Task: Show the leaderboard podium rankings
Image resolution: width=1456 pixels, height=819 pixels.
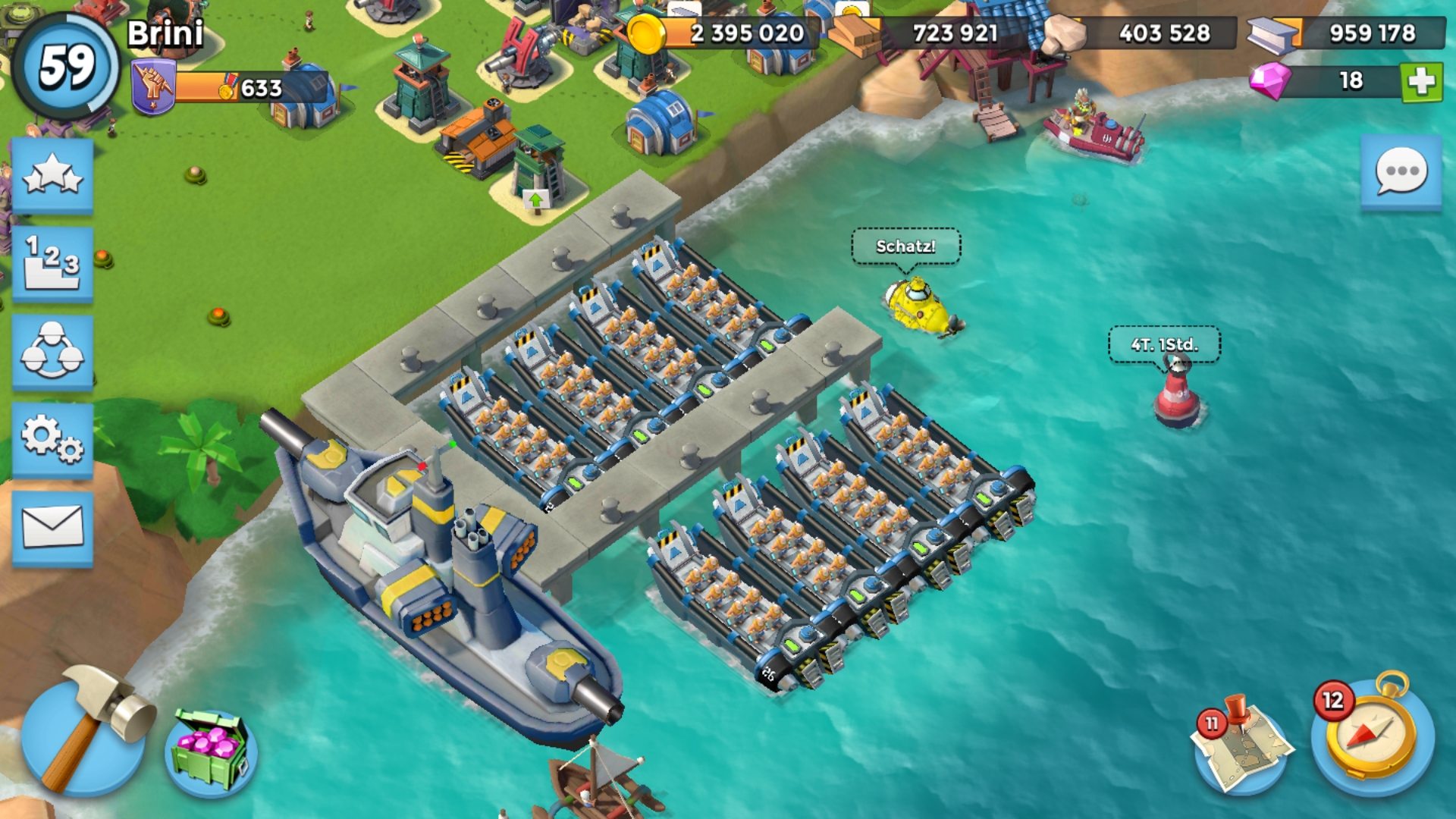Action: (52, 263)
